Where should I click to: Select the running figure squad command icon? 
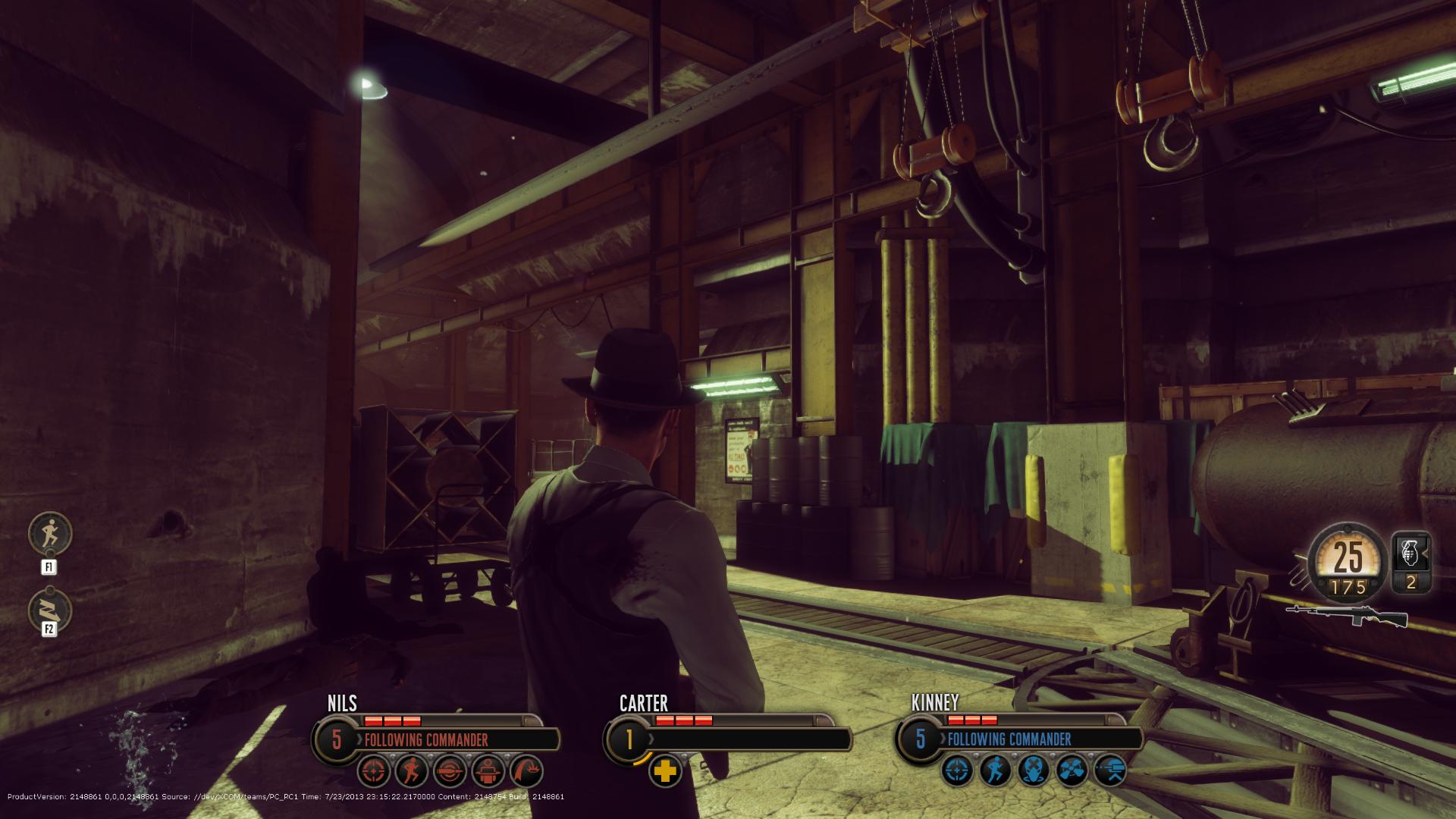50,534
